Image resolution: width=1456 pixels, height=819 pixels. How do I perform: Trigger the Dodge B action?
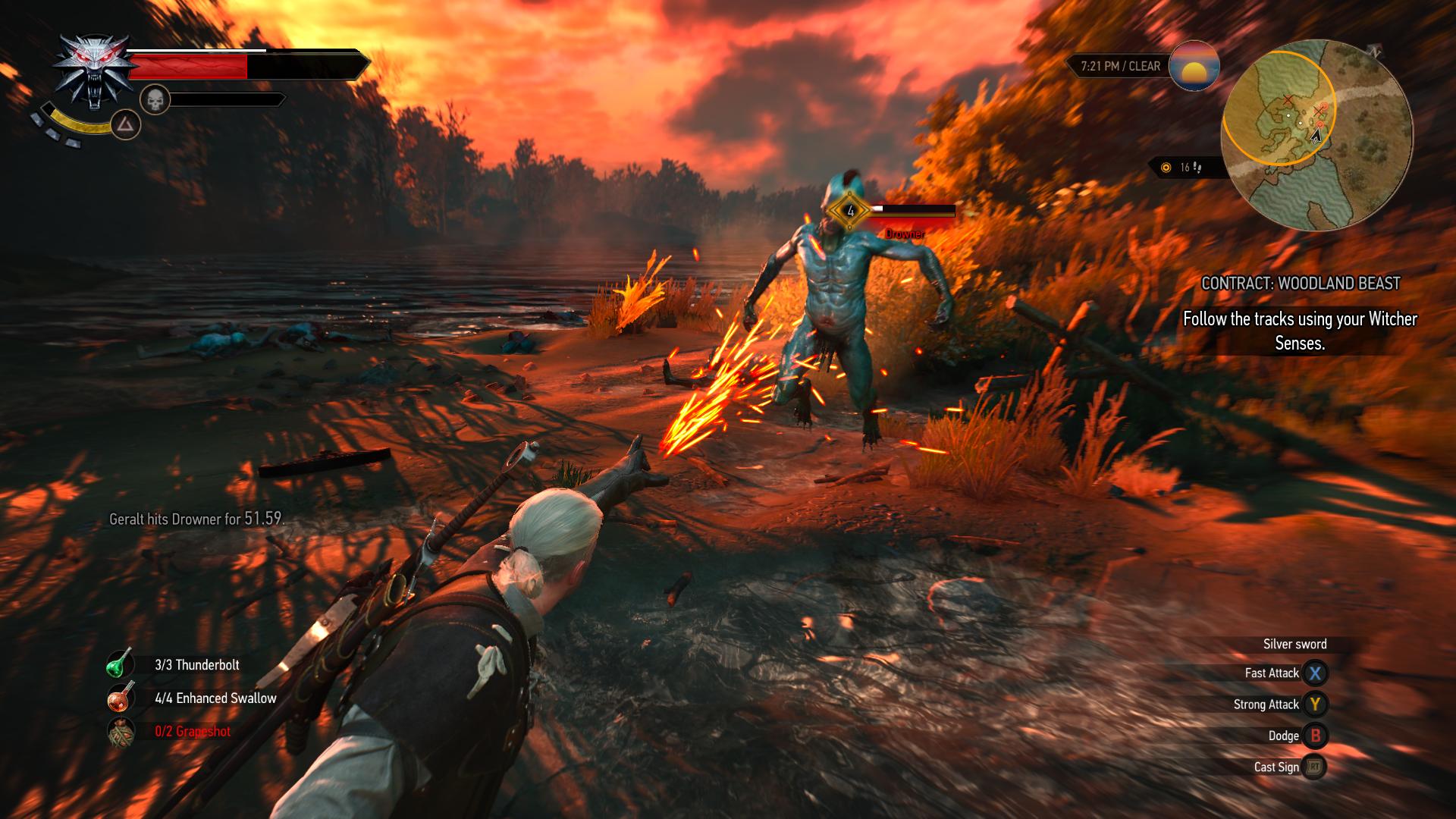(1316, 736)
